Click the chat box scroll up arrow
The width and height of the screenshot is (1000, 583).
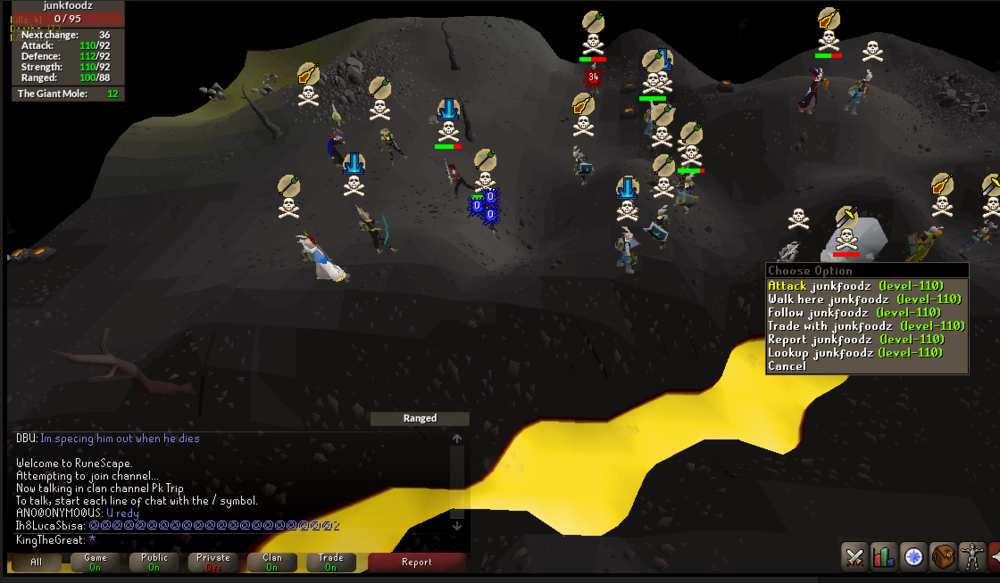(x=457, y=439)
